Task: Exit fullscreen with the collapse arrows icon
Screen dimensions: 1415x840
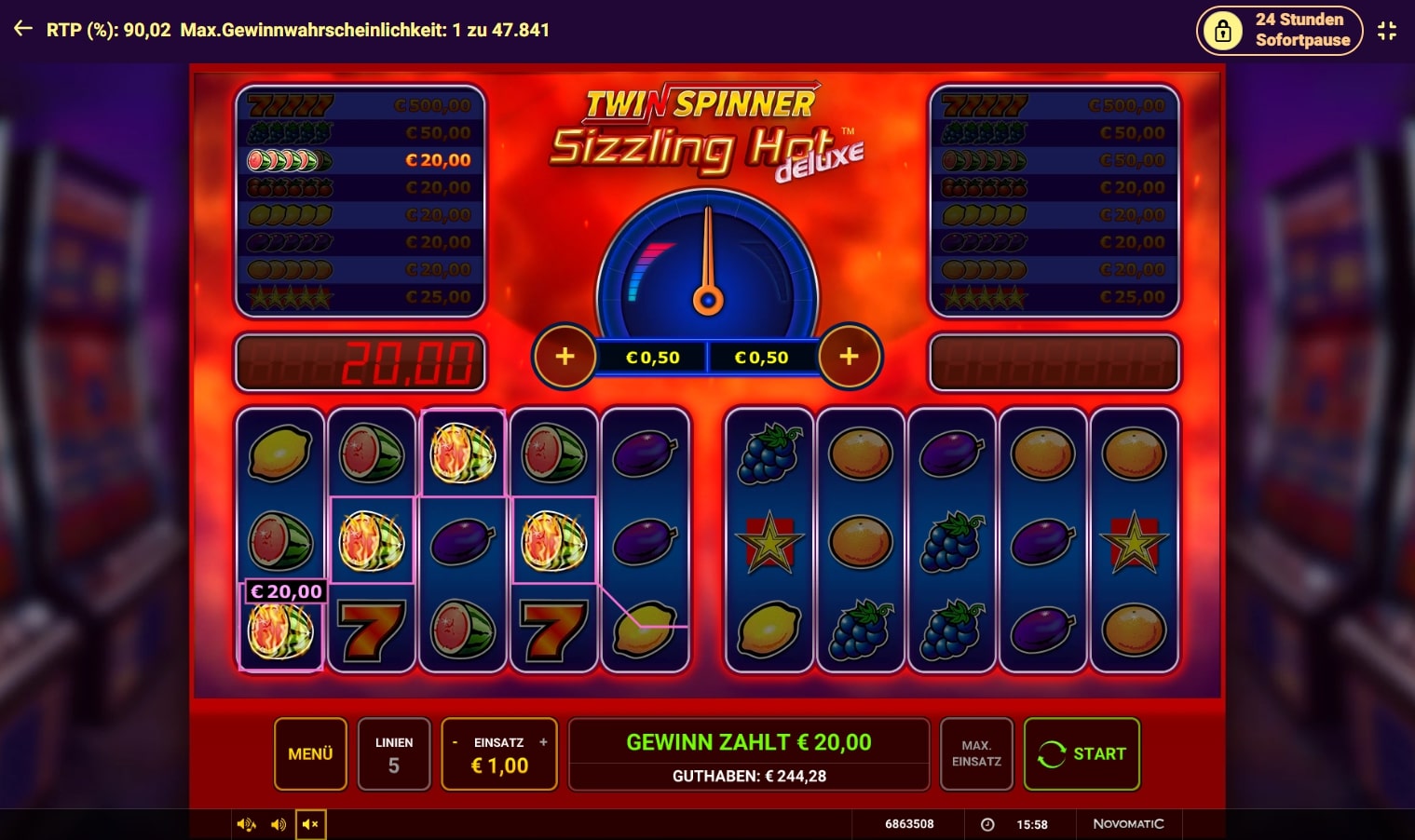Action: point(1387,30)
